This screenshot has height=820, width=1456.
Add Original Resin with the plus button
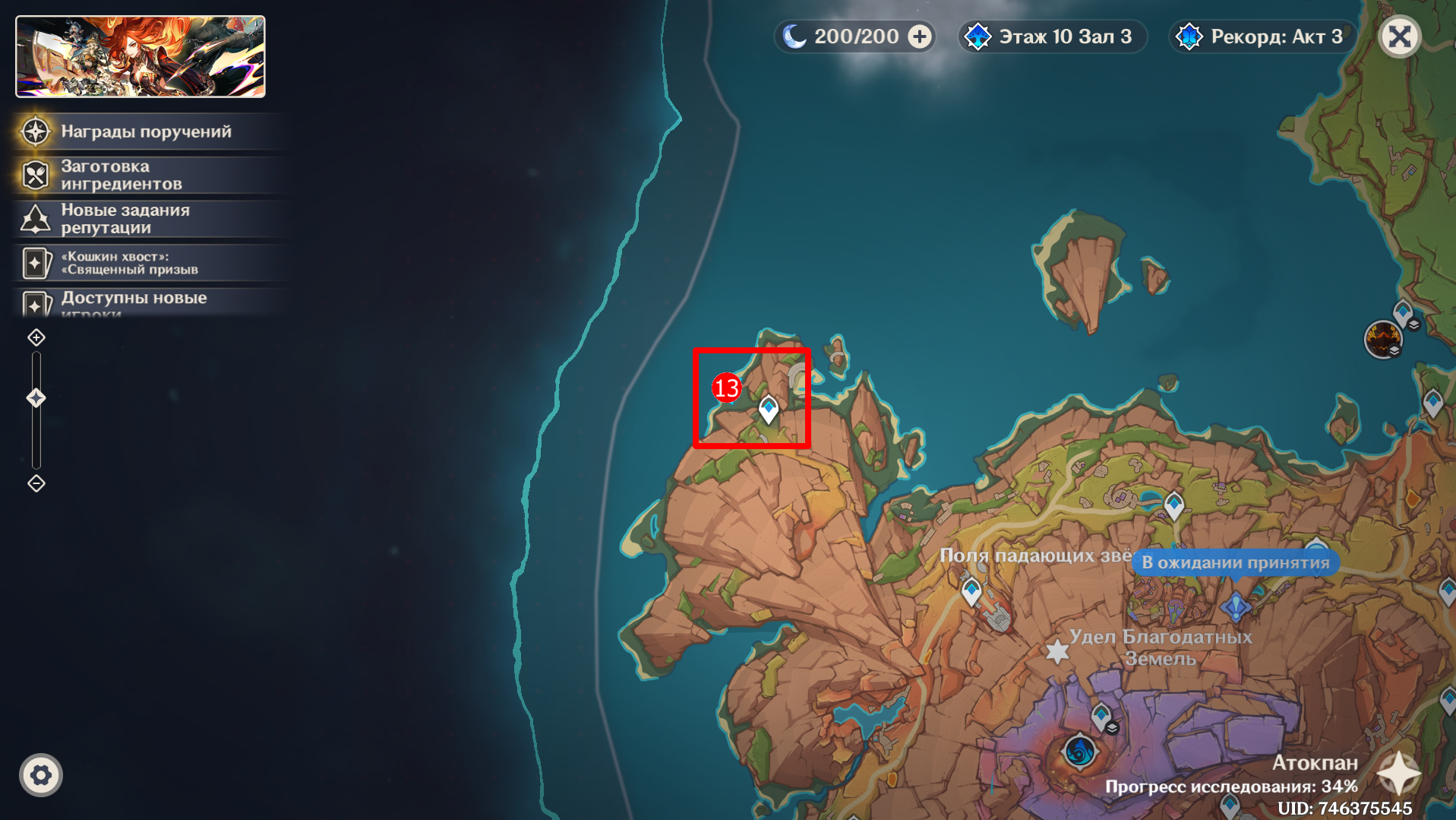[920, 36]
